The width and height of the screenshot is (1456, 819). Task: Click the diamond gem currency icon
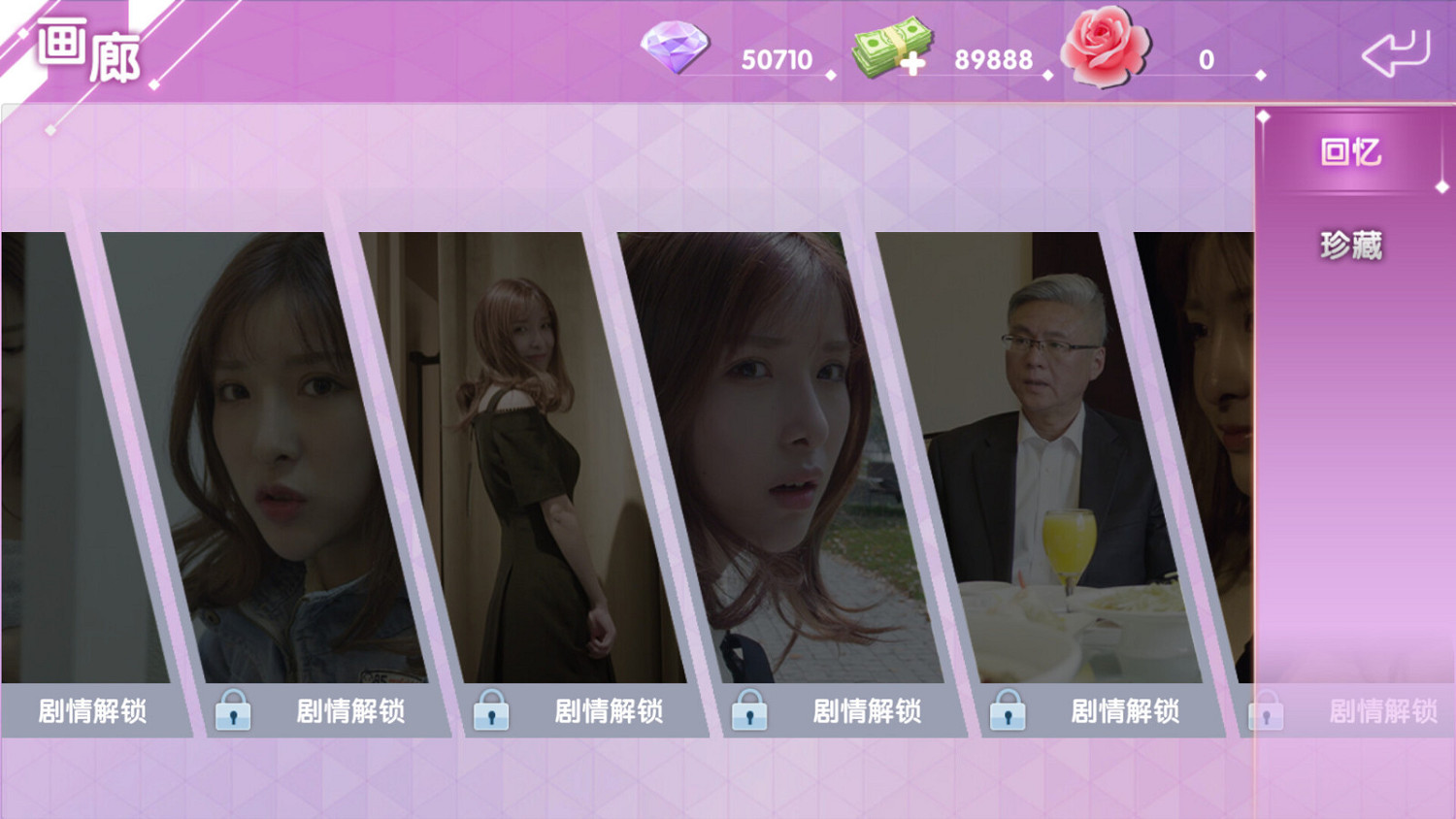pos(677,49)
